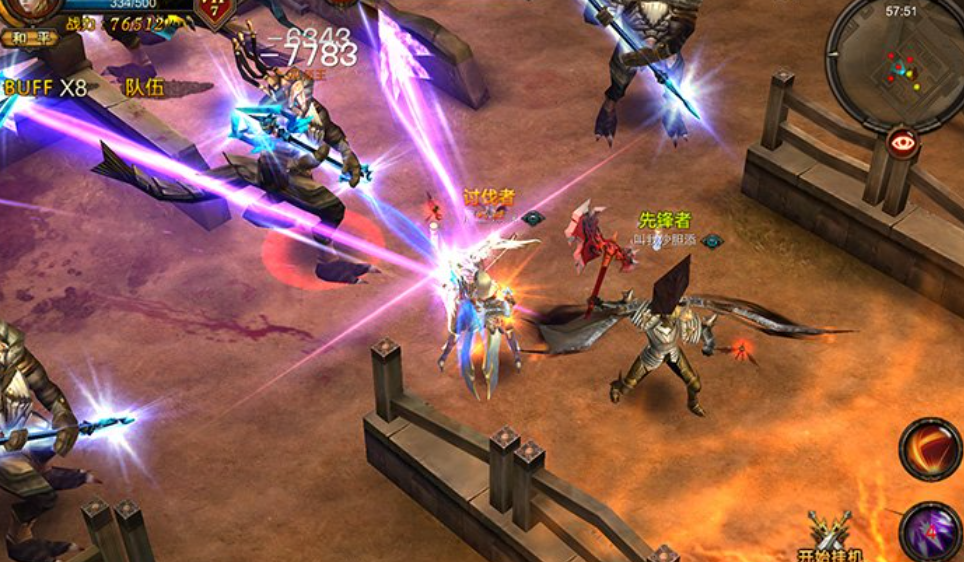Click the VIP 7 badge
The width and height of the screenshot is (964, 562).
pos(215,10)
